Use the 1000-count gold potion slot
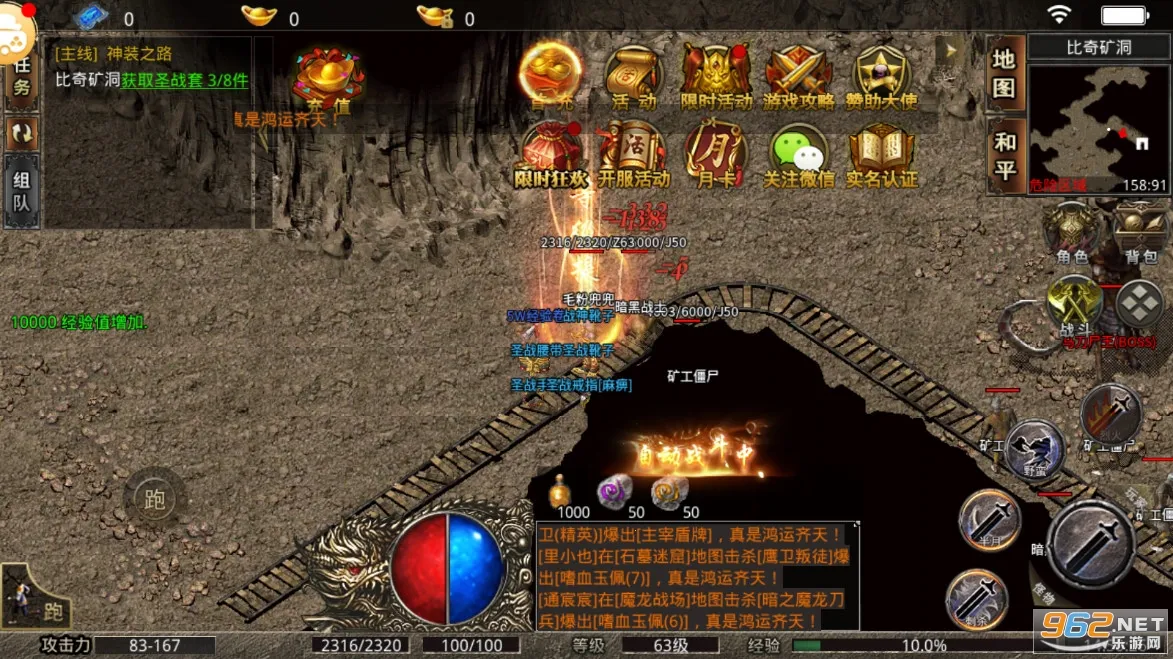 [561, 492]
